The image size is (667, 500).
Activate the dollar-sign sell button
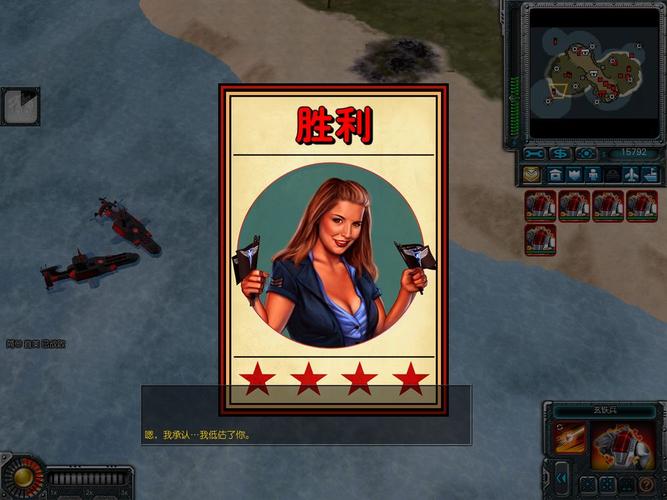point(560,153)
